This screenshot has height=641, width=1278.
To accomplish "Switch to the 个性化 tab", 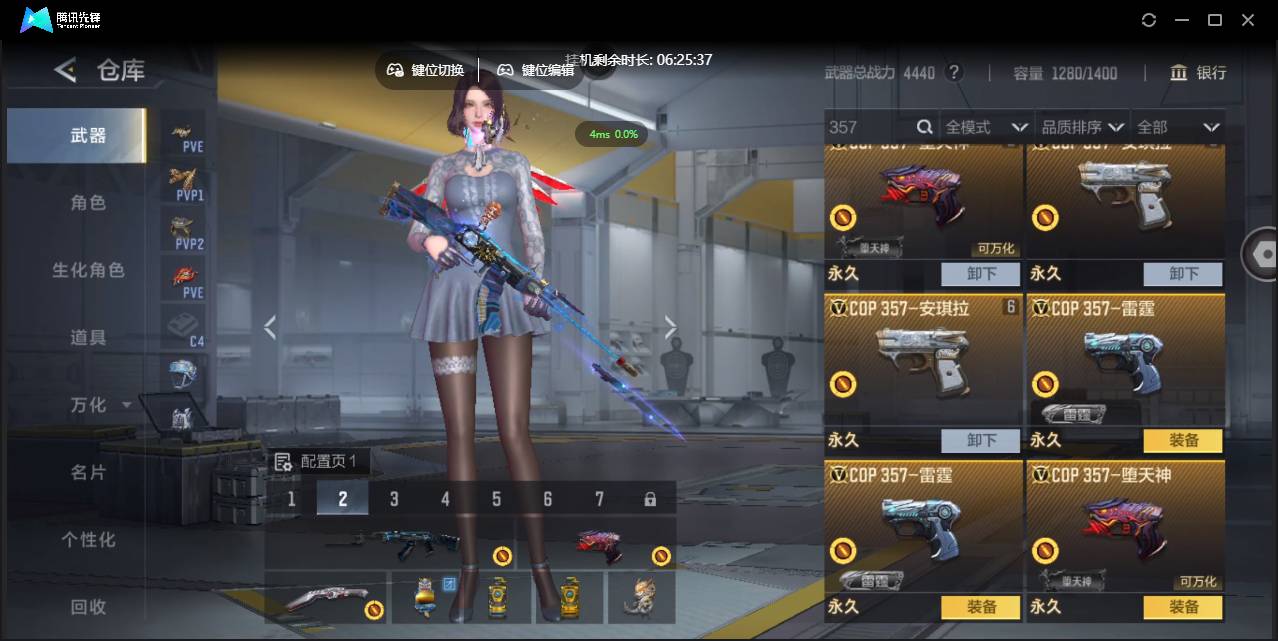I will pos(88,540).
